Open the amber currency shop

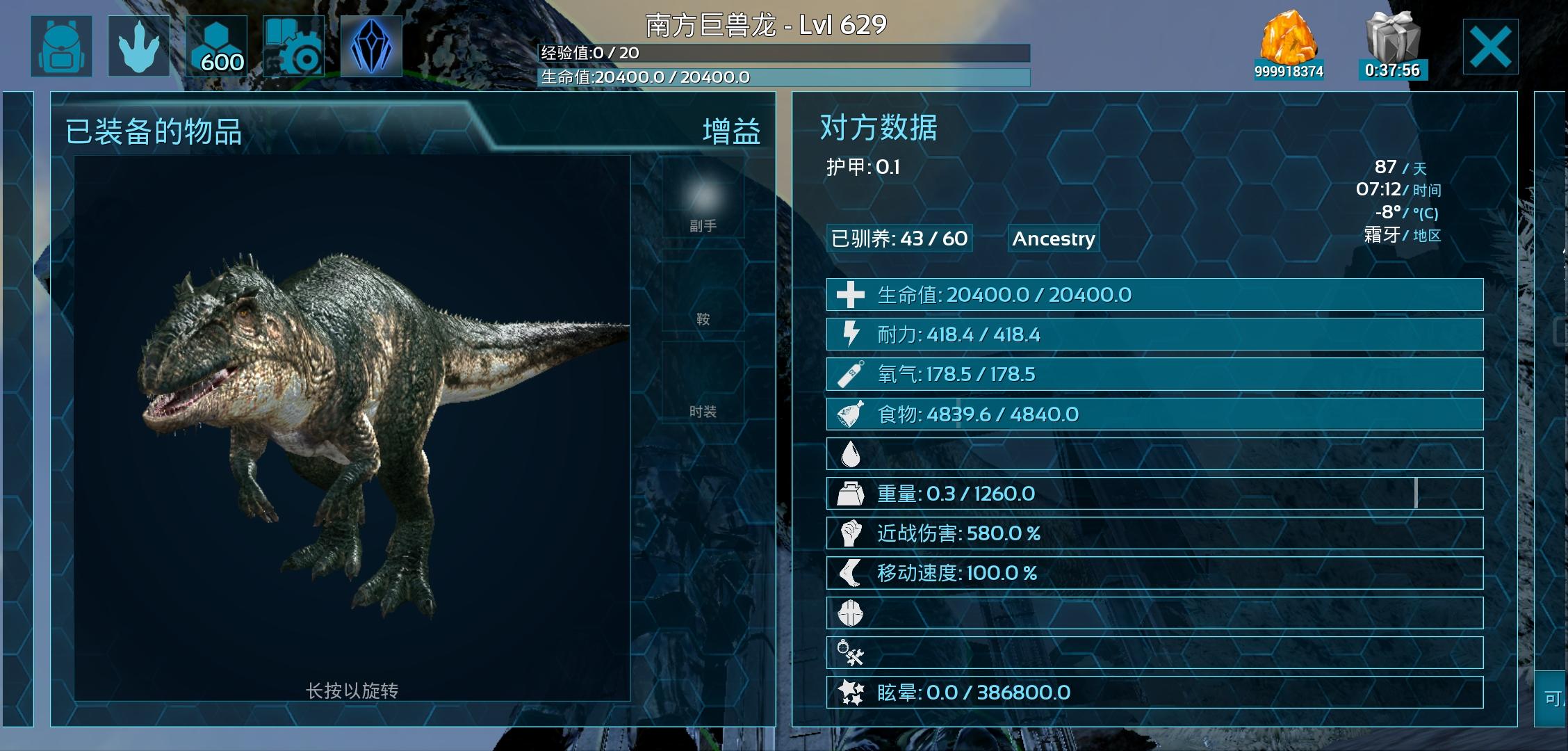tap(1289, 45)
